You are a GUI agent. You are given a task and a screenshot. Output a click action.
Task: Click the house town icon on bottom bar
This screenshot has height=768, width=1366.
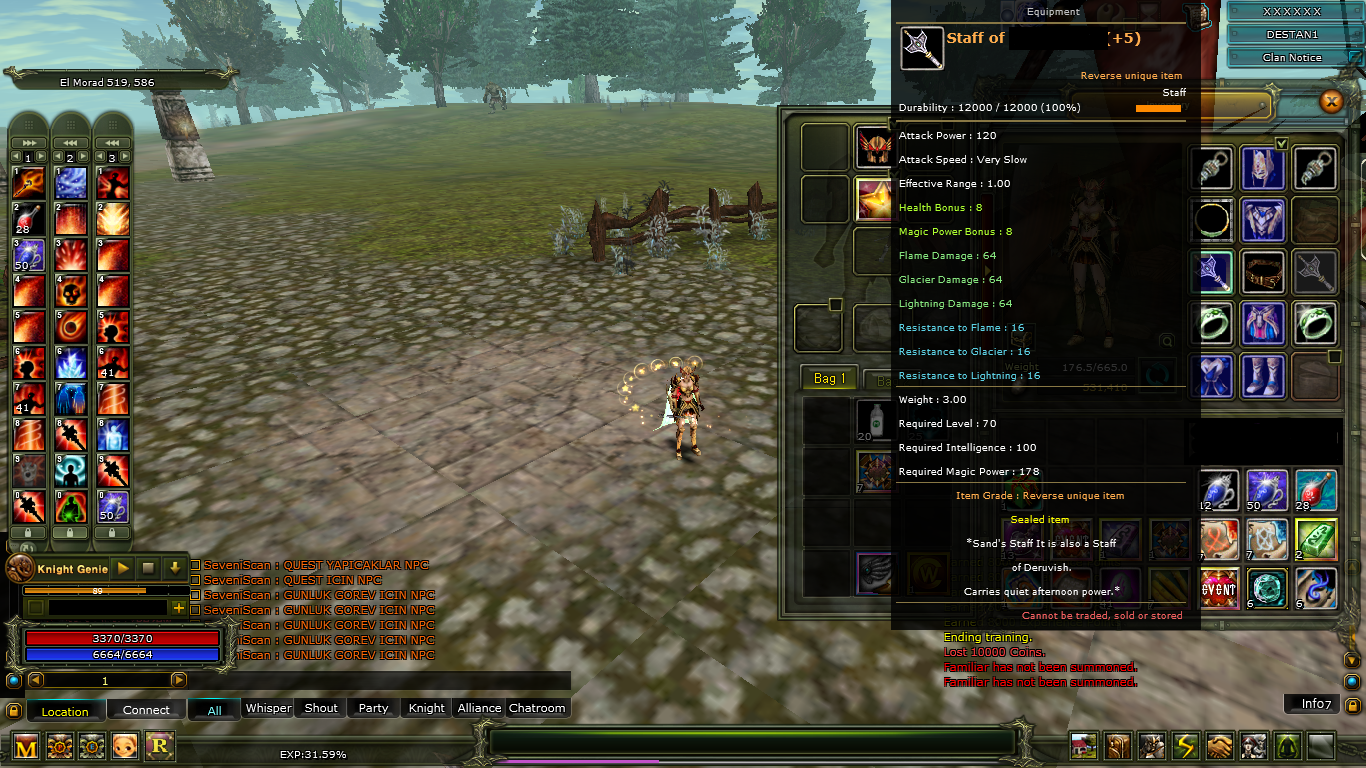1083,746
